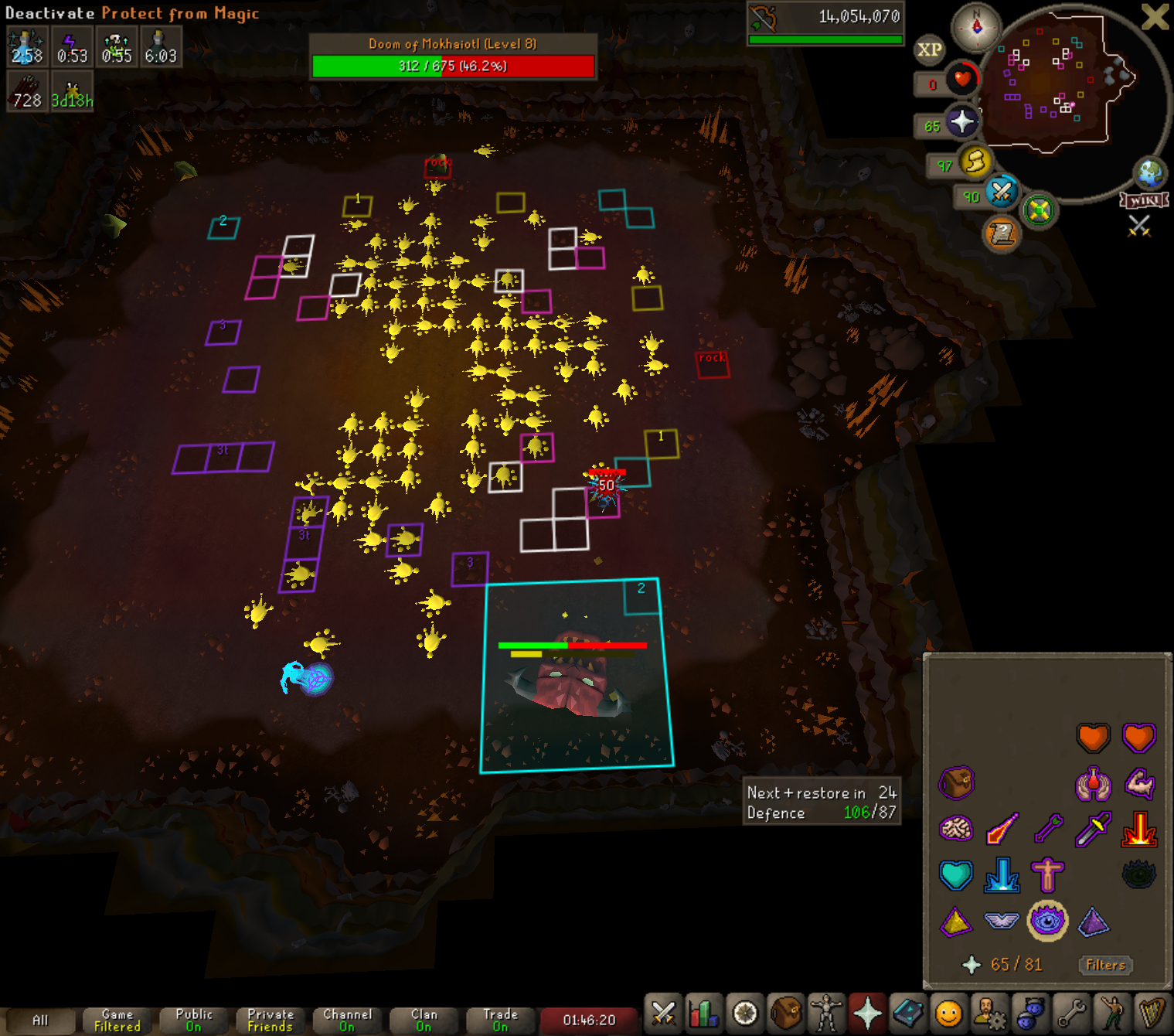Open the worn equipment tab
The height and width of the screenshot is (1036, 1174).
tap(826, 1013)
